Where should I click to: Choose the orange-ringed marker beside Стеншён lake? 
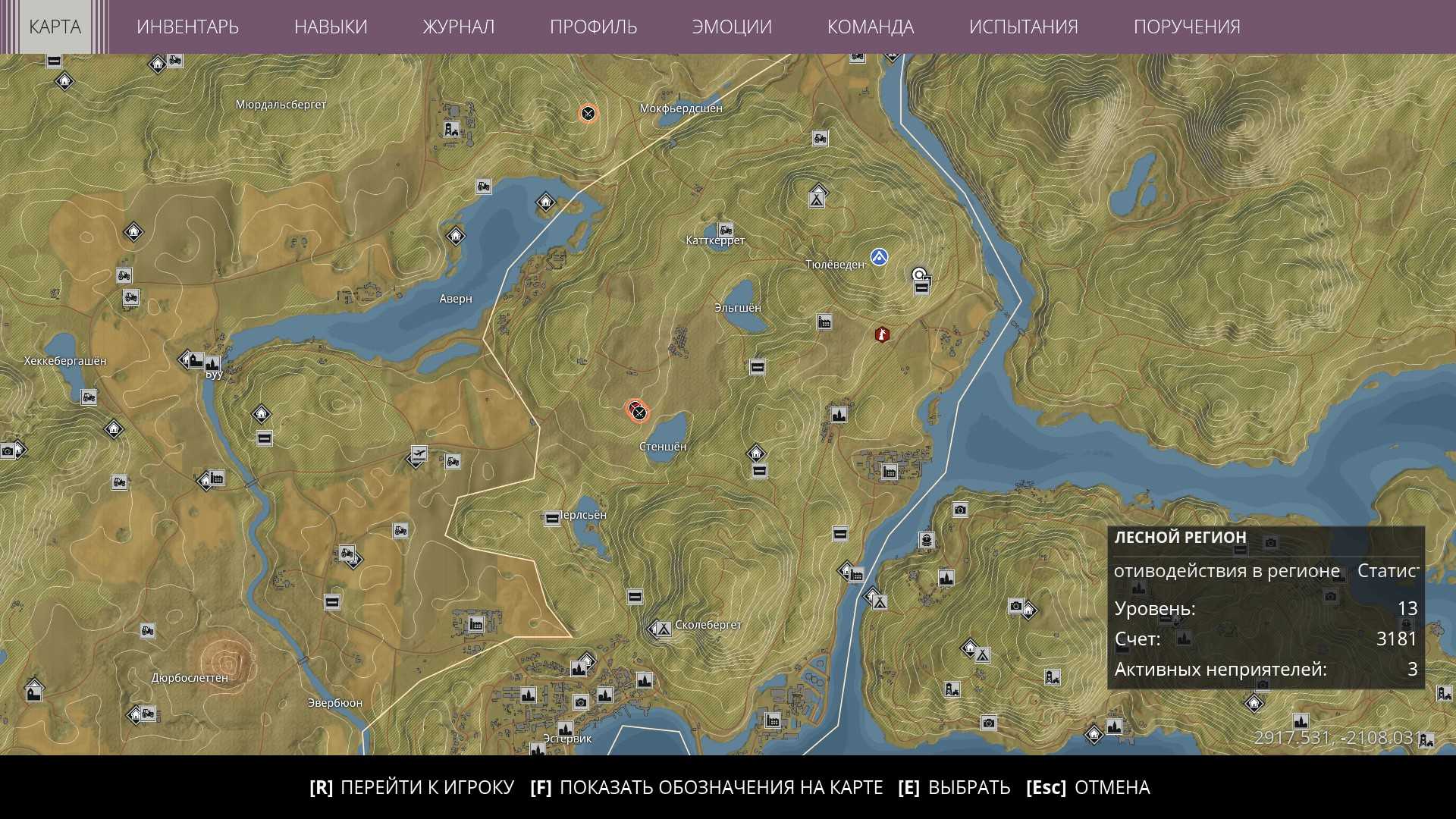coord(639,412)
